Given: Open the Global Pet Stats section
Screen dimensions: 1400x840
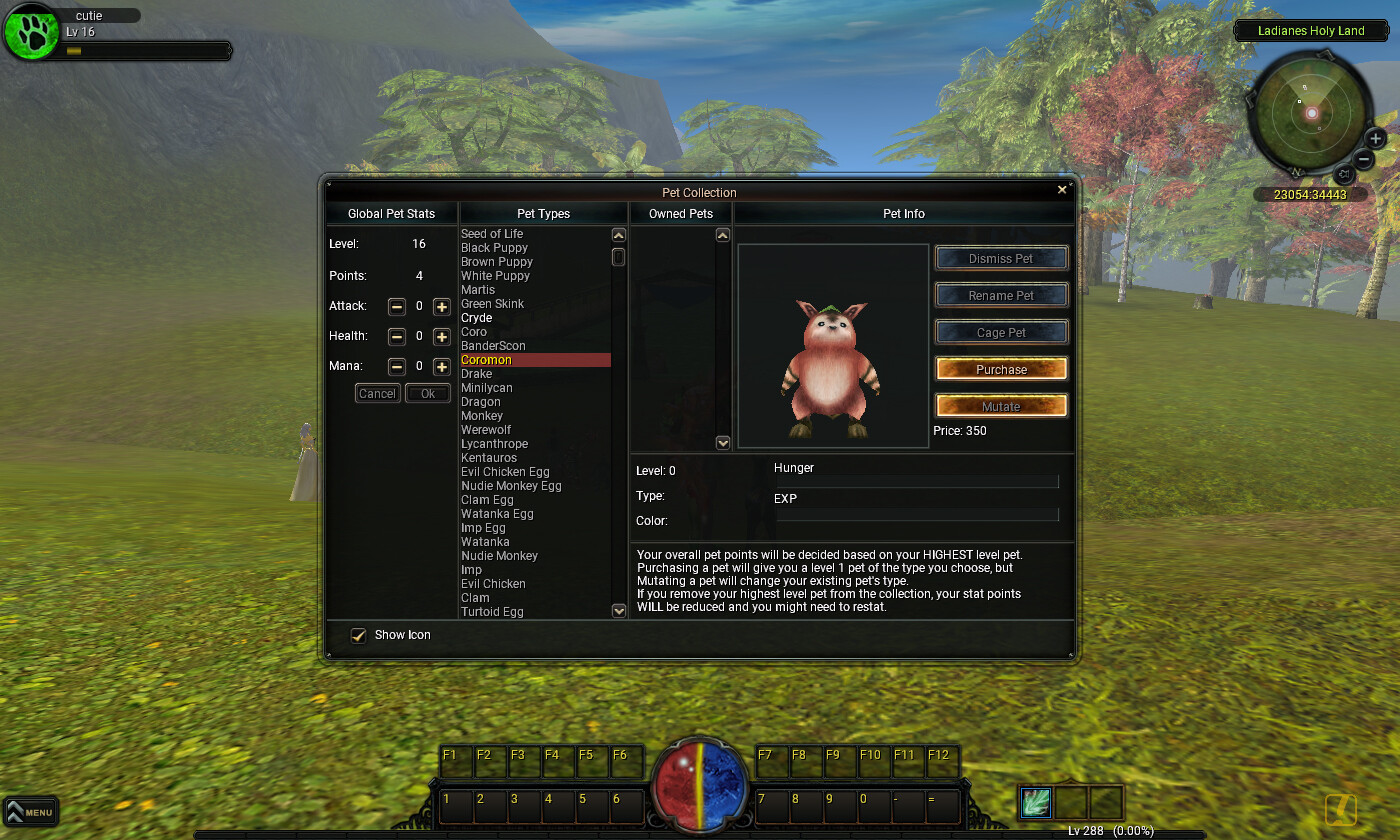Looking at the screenshot, I should click(x=391, y=213).
